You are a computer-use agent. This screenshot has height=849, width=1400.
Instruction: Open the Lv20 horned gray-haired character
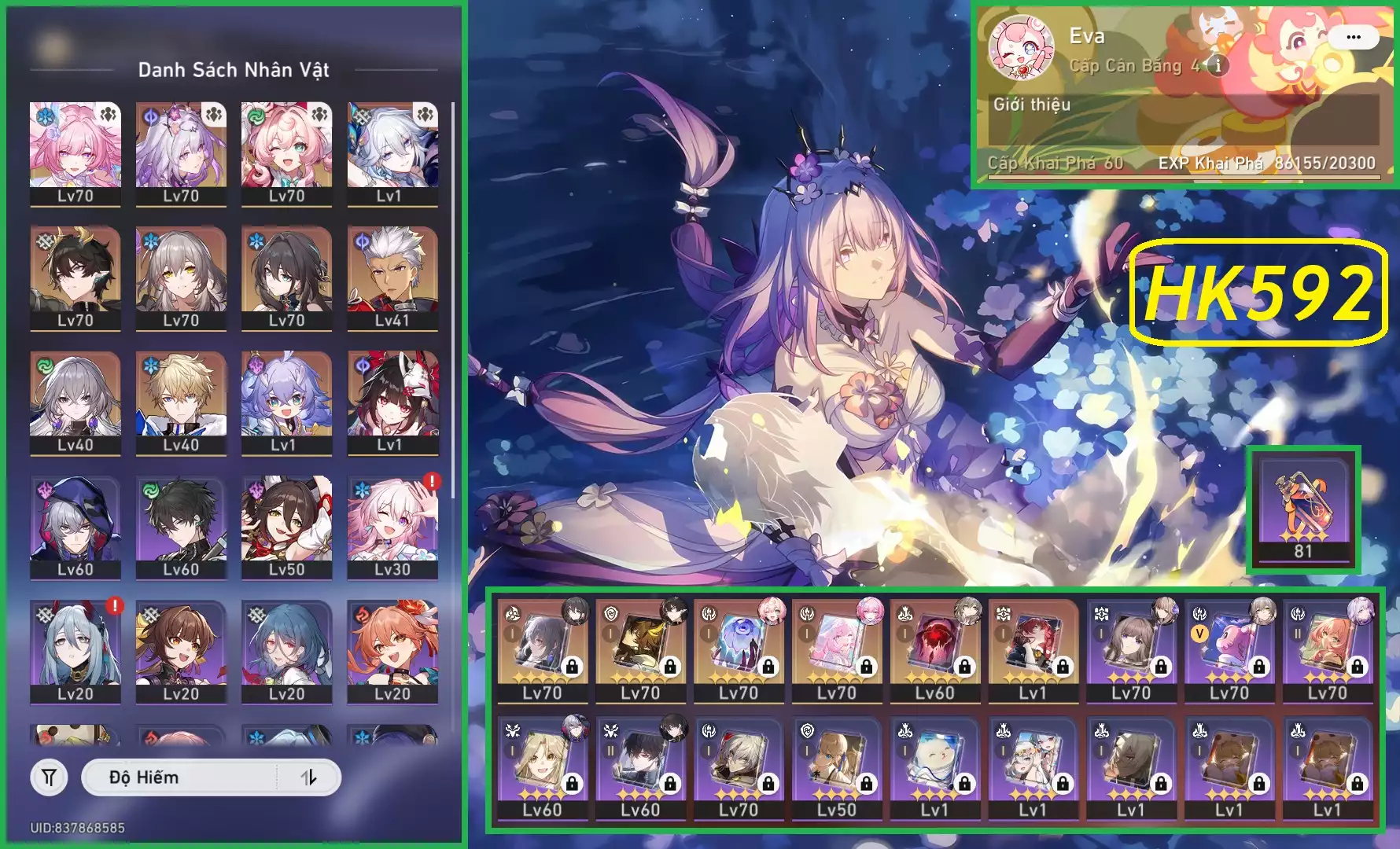pyautogui.click(x=76, y=649)
